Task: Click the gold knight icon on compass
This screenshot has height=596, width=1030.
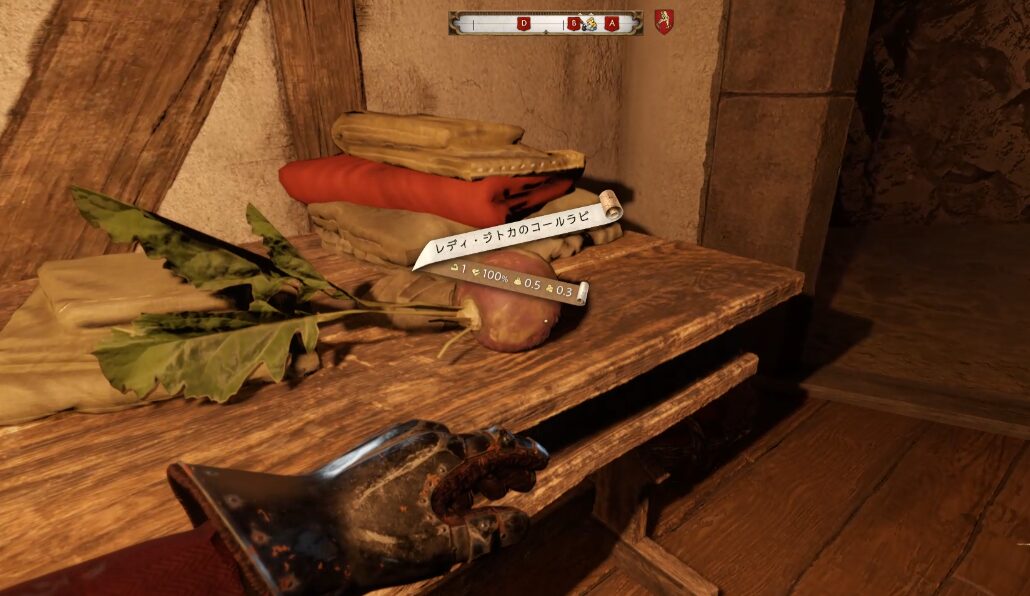Action: [x=589, y=23]
